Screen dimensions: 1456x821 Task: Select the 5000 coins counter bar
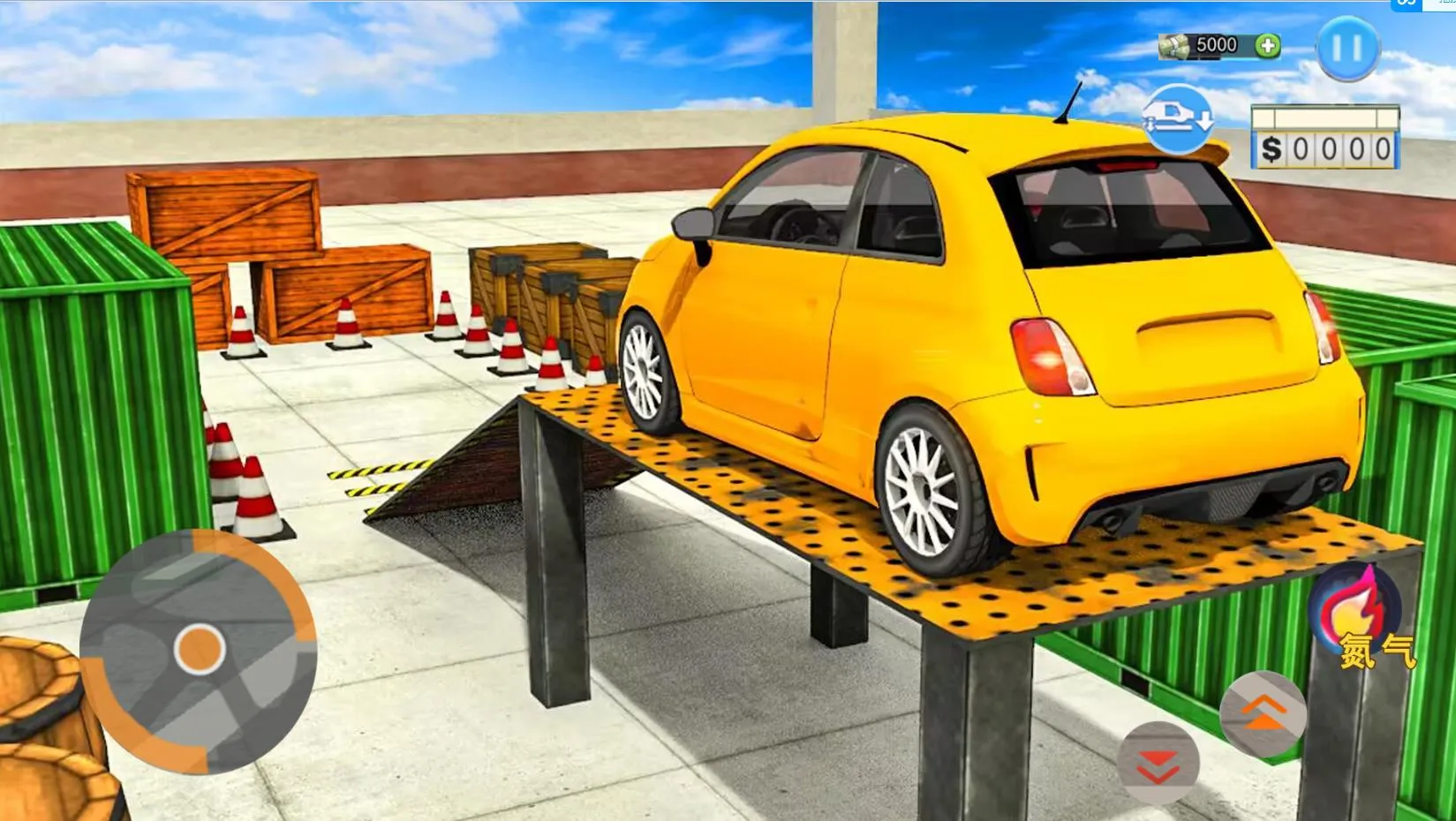tap(1218, 46)
